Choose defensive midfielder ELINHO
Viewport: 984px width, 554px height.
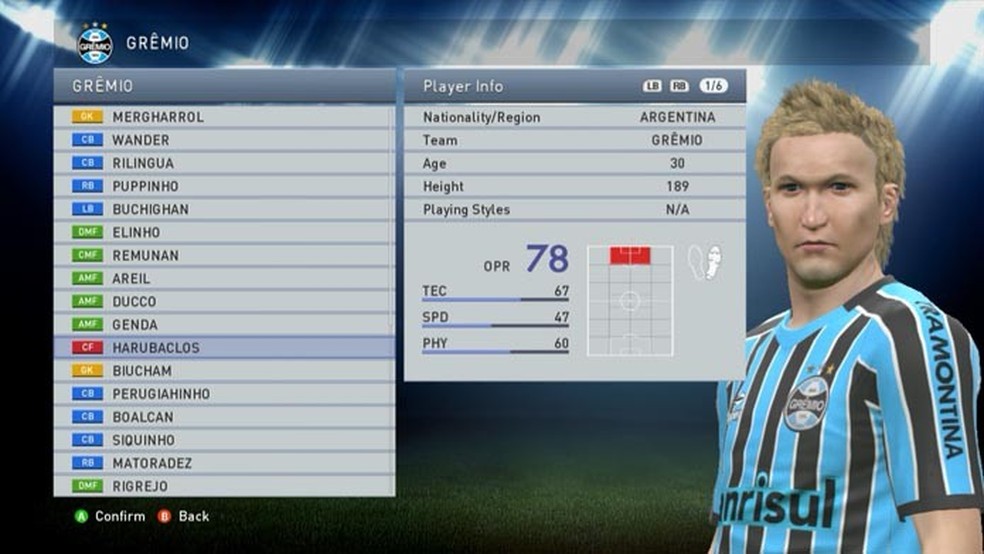(136, 232)
